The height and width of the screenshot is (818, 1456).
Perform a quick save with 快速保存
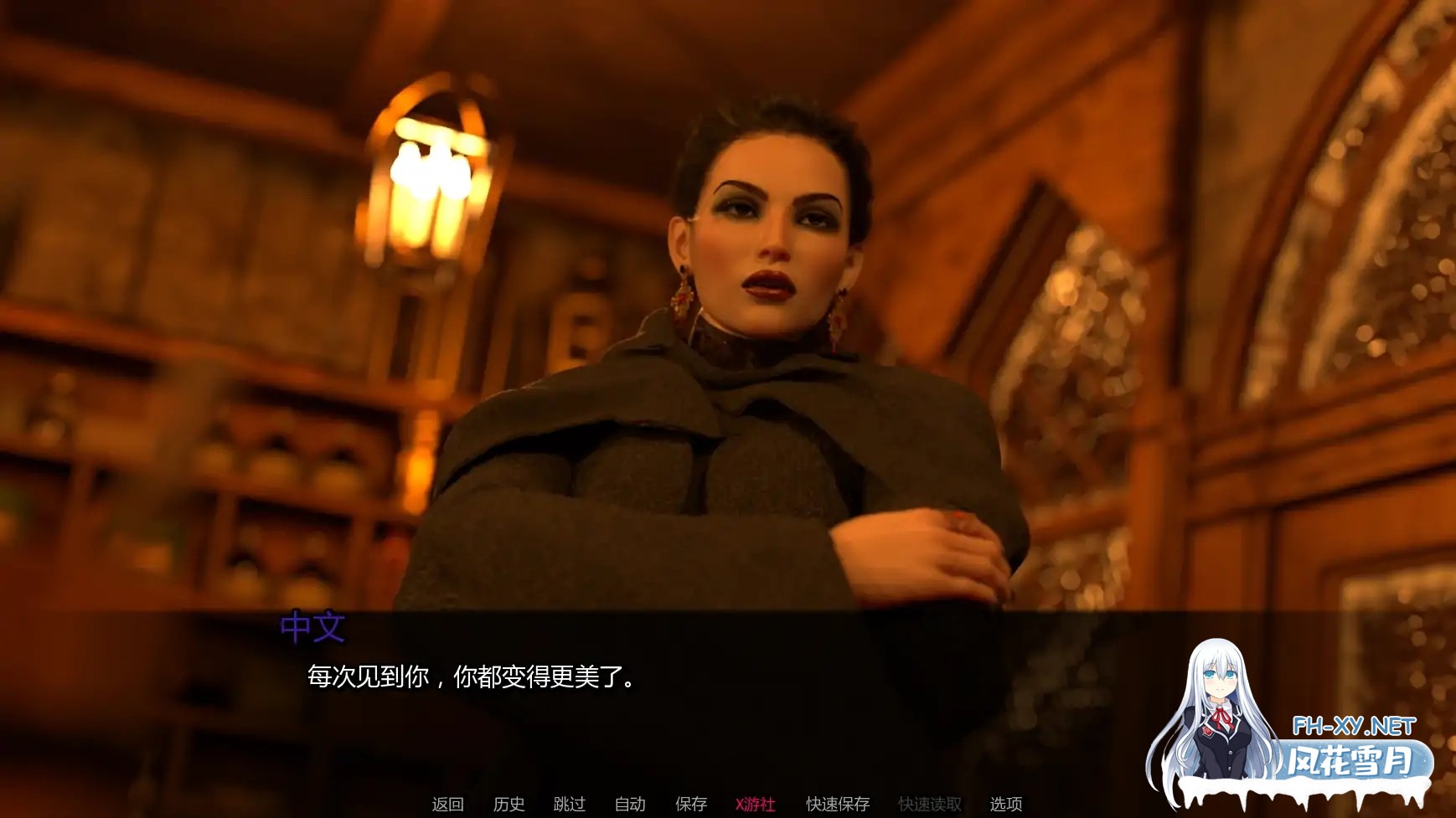click(838, 804)
